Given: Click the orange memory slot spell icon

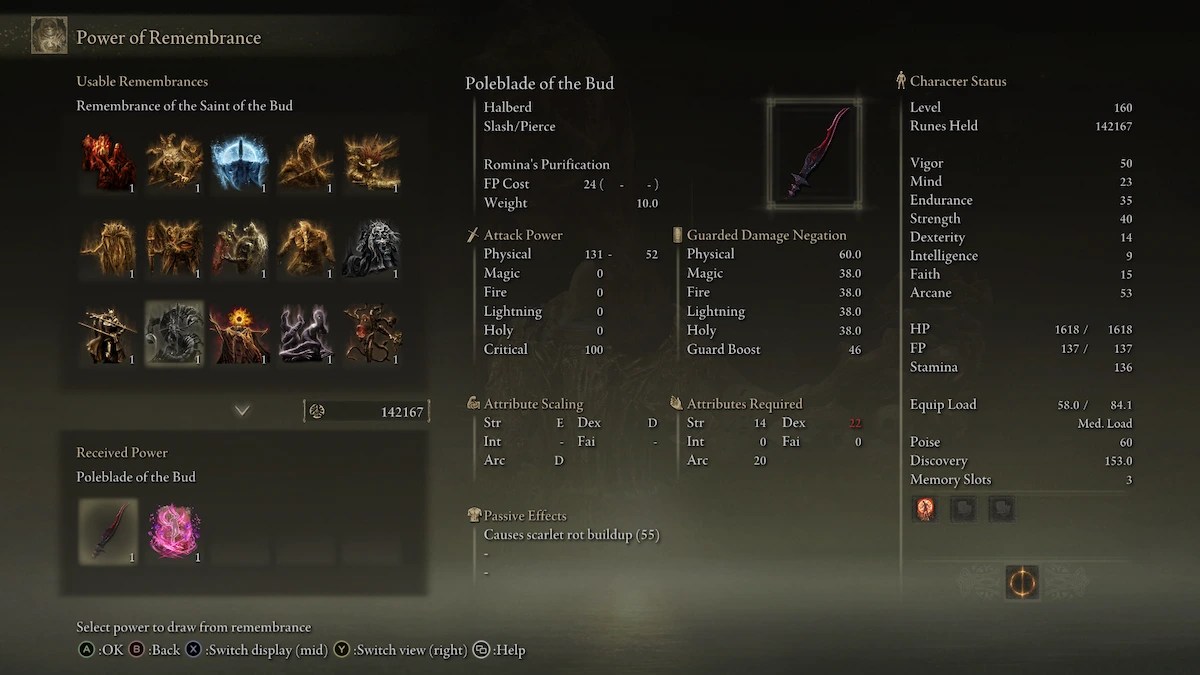Looking at the screenshot, I should 925,509.
